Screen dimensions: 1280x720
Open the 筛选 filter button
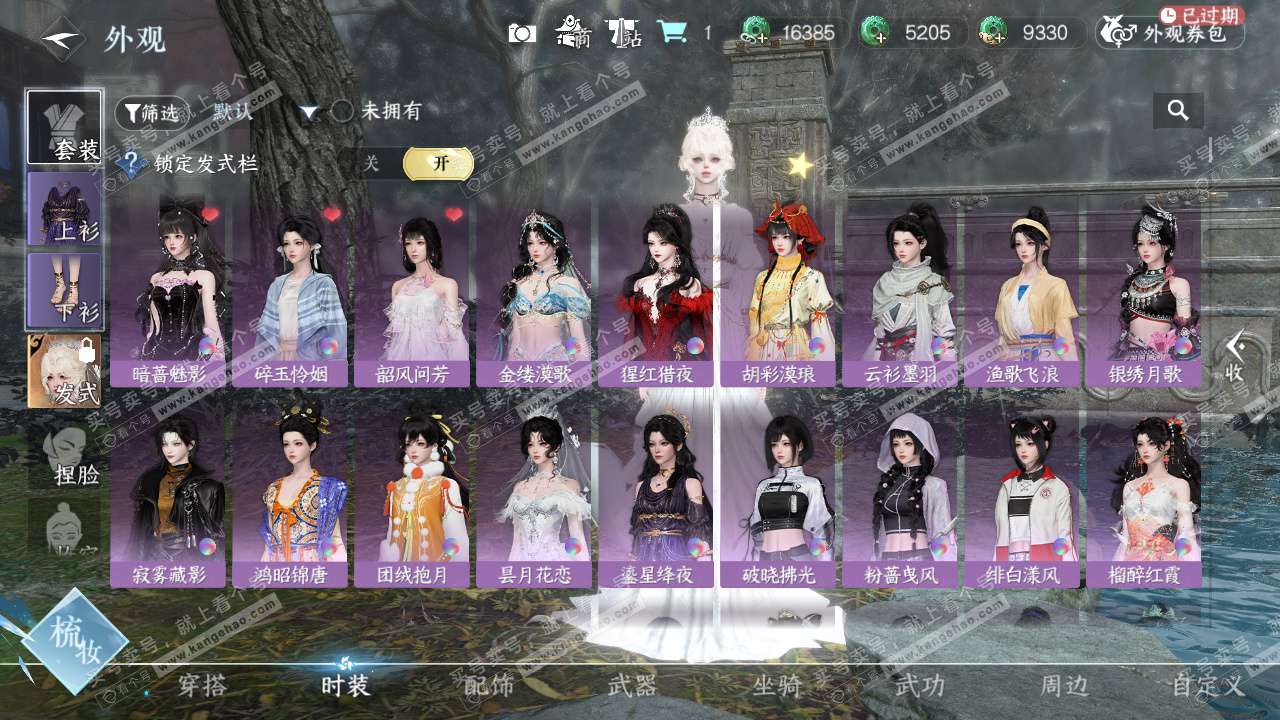tap(152, 112)
